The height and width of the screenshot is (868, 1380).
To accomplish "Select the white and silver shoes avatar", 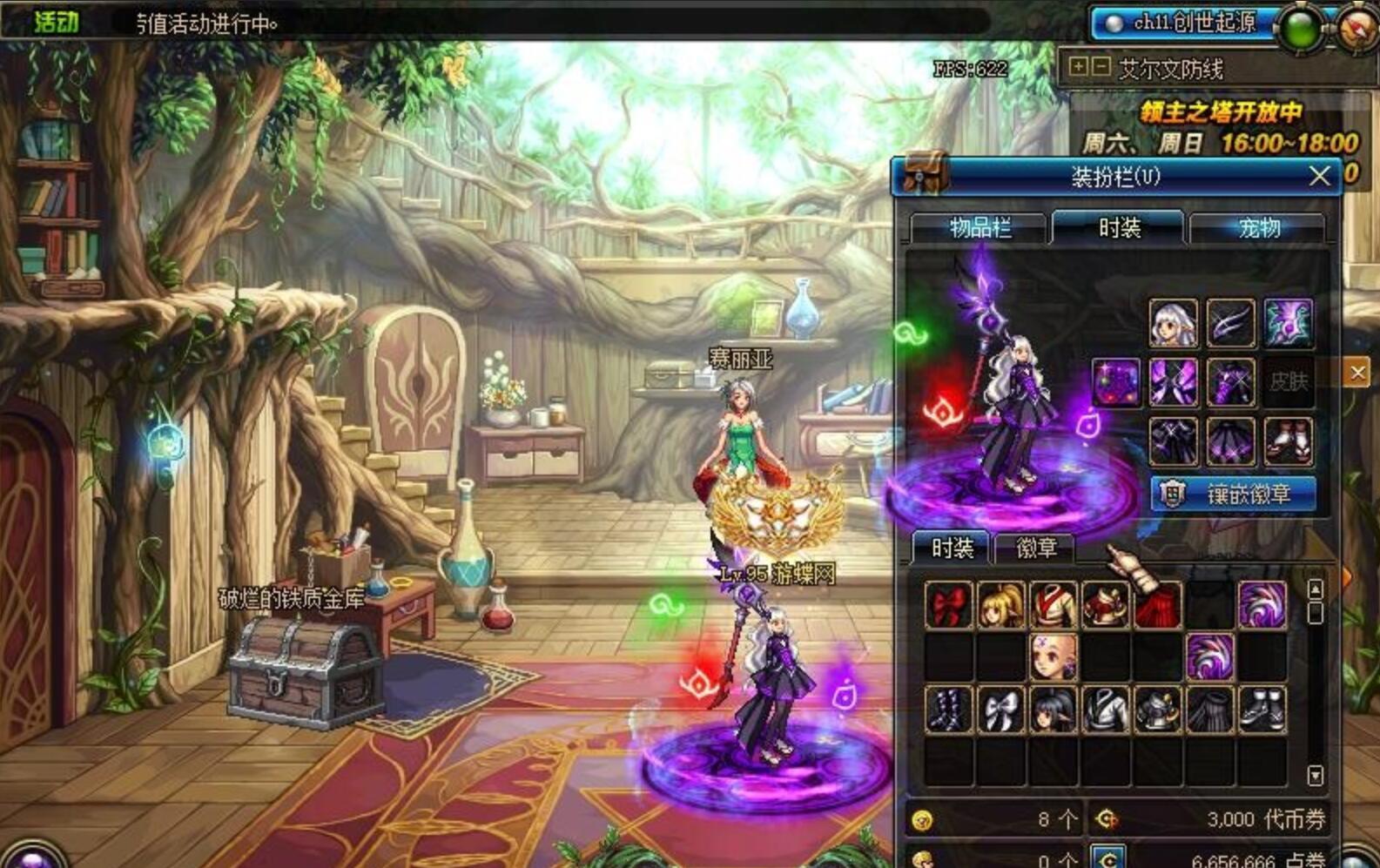I will (x=1262, y=709).
